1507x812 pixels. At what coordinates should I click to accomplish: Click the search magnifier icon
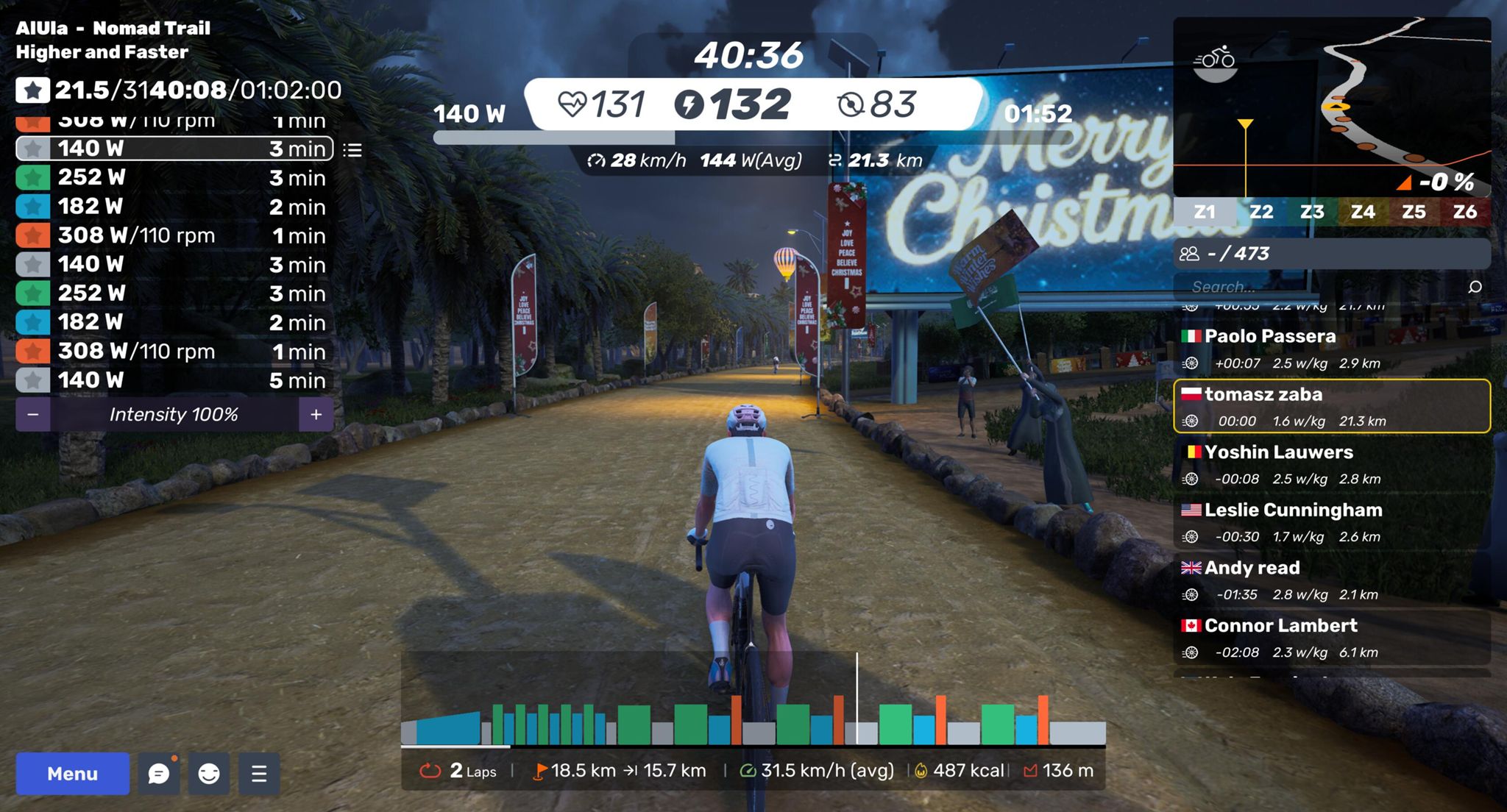coord(1475,287)
